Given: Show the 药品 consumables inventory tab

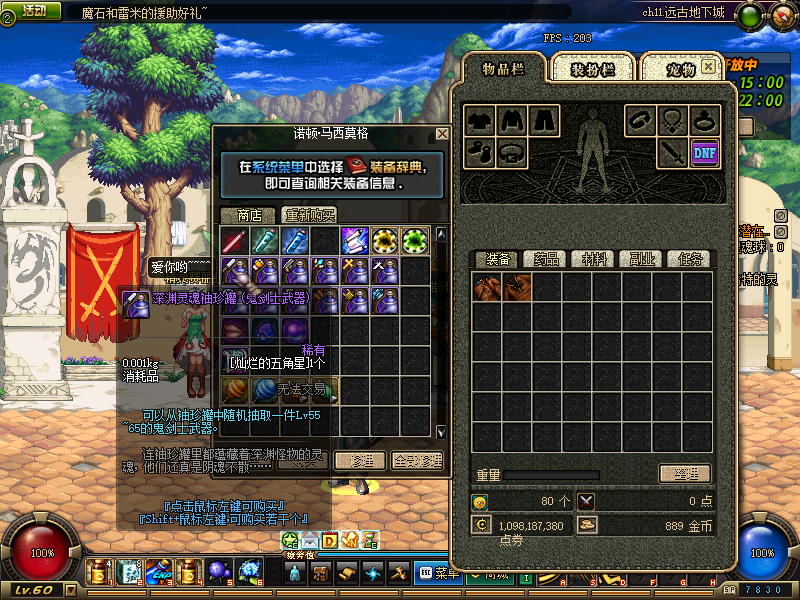Looking at the screenshot, I should (x=545, y=259).
